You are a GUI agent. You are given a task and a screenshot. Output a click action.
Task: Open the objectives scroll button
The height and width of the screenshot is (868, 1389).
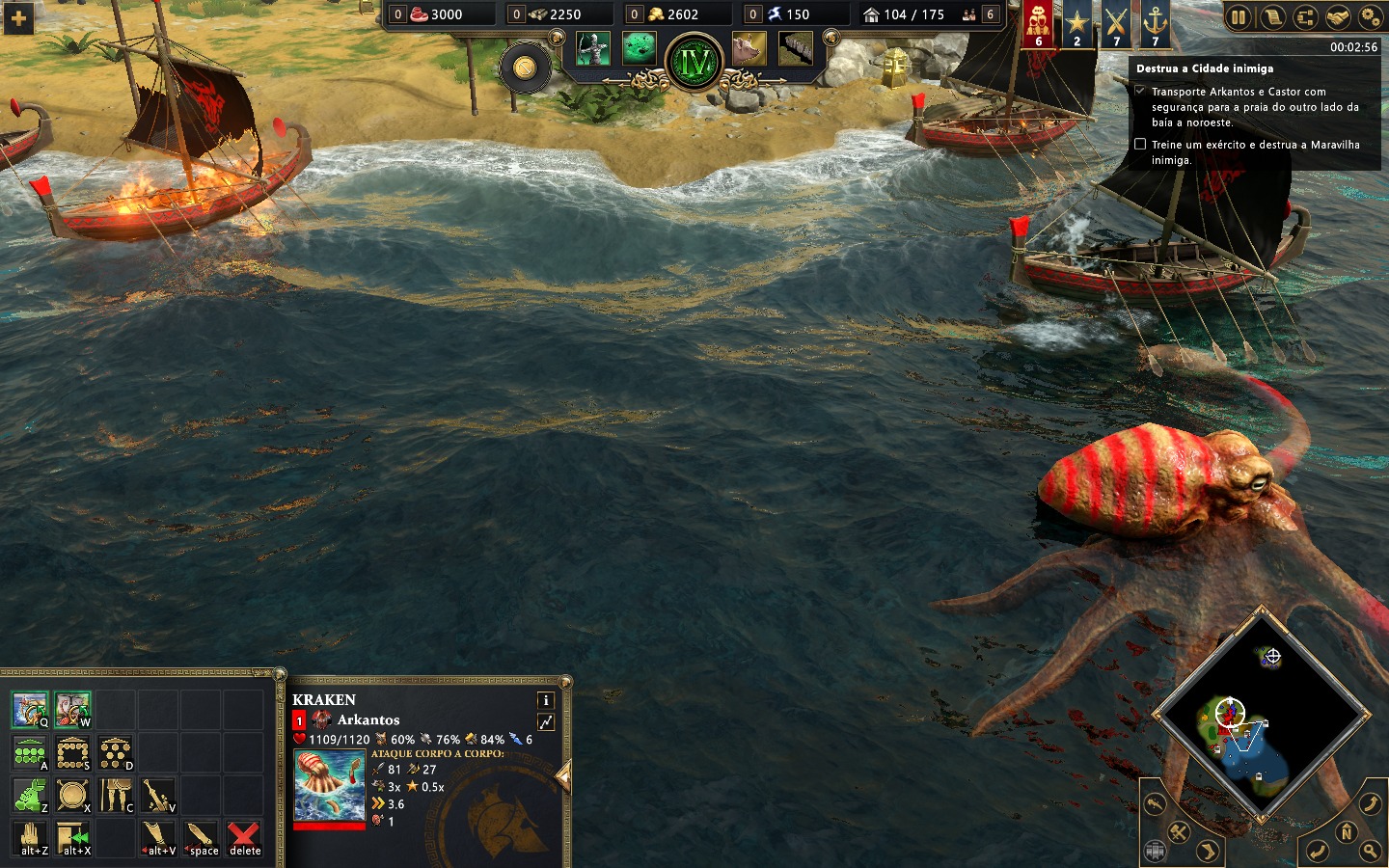click(1272, 16)
